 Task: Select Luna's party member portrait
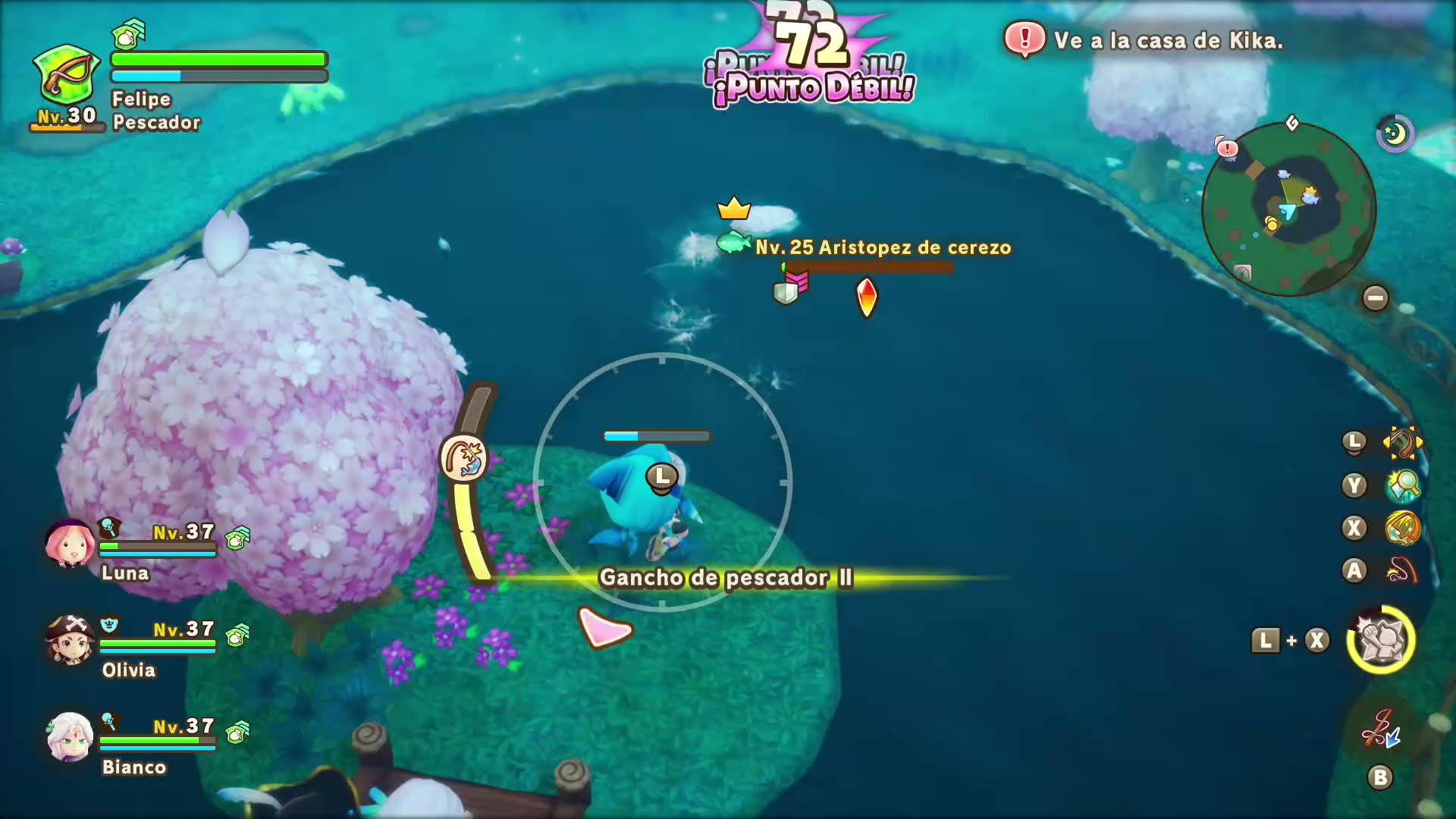(69, 544)
